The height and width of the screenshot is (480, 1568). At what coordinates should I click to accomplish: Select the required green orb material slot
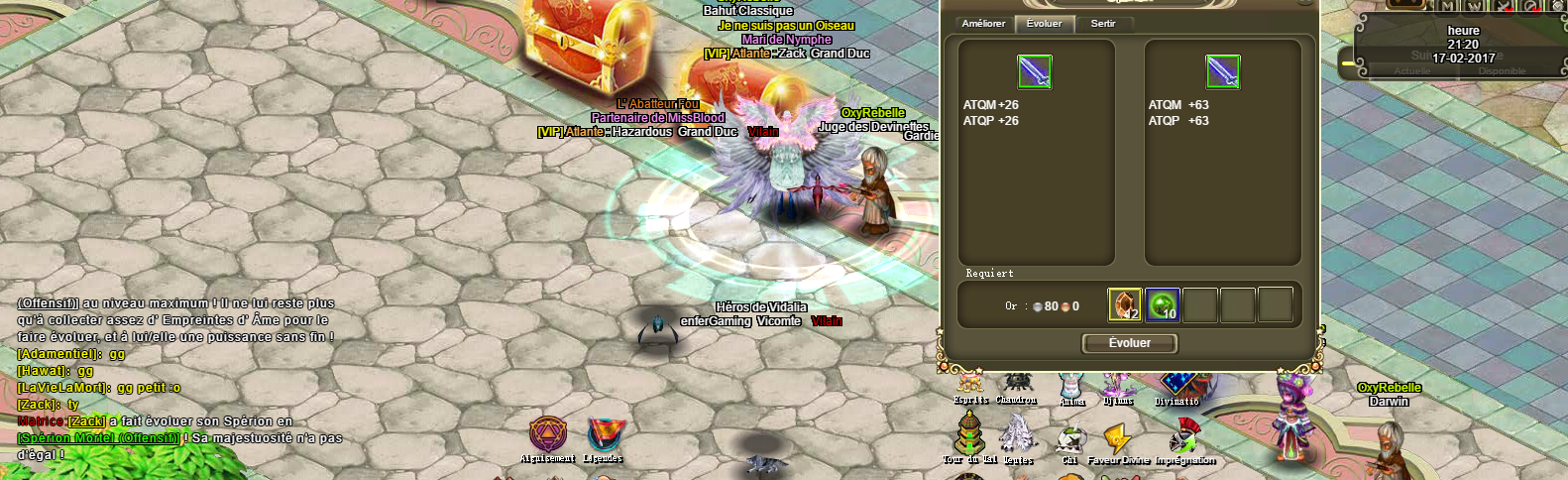coord(1163,305)
